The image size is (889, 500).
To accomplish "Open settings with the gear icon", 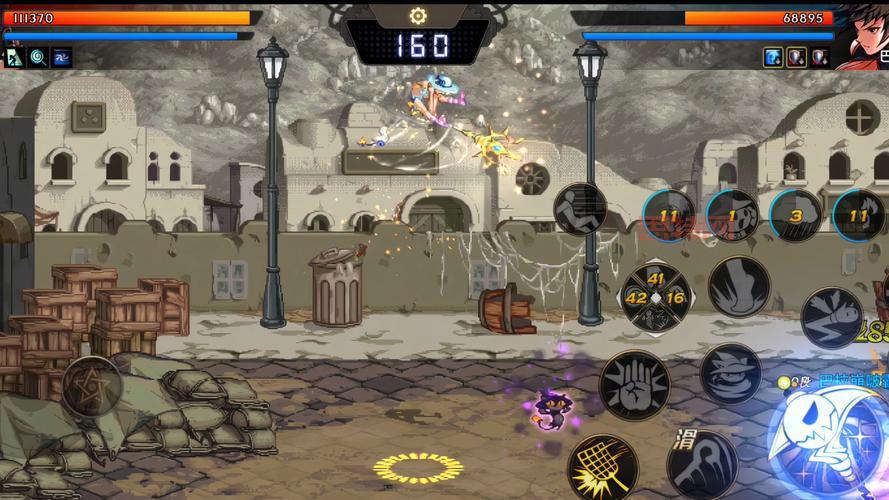I will (x=417, y=16).
